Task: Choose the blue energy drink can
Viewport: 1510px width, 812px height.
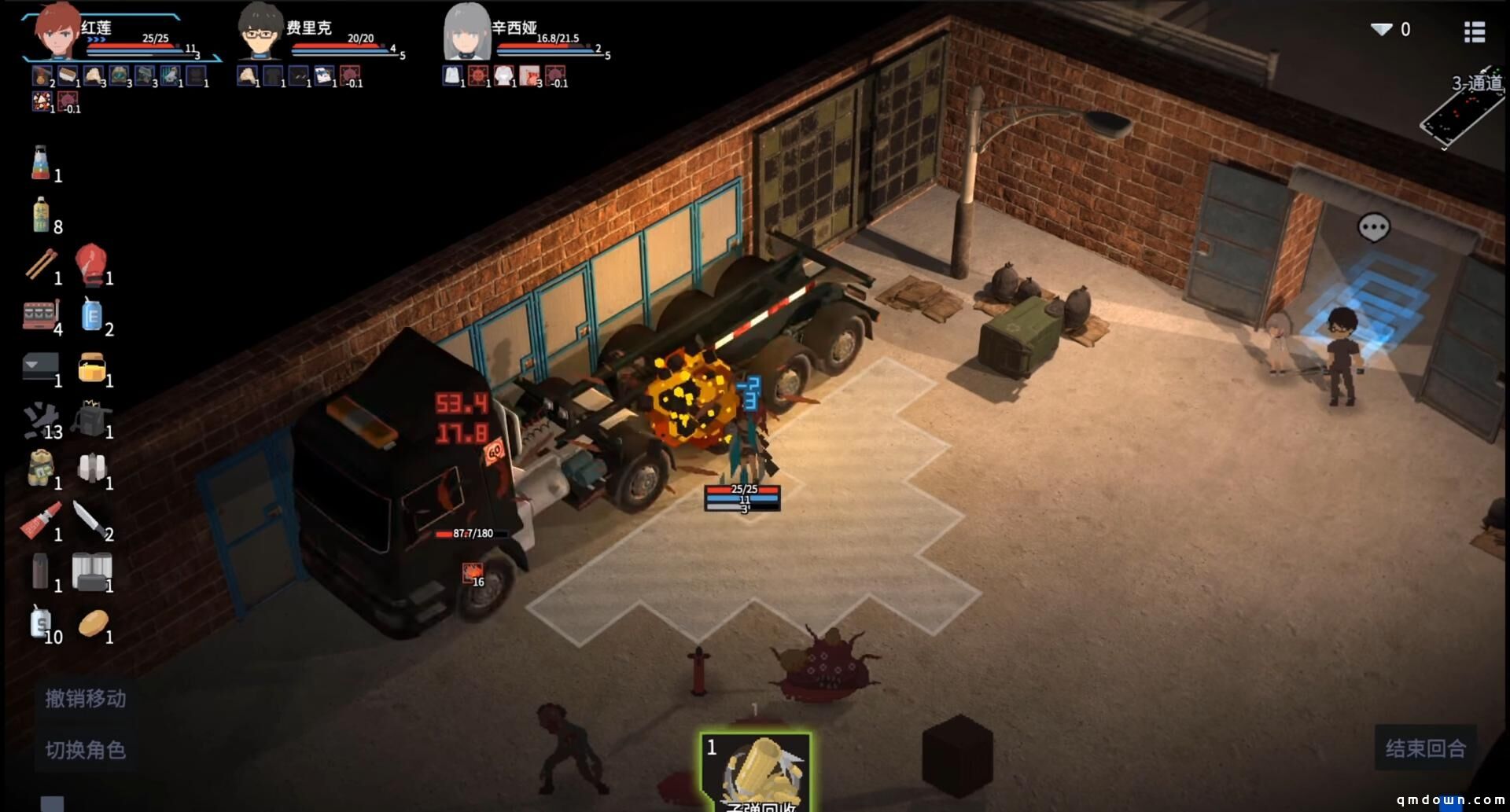Action: pos(91,315)
